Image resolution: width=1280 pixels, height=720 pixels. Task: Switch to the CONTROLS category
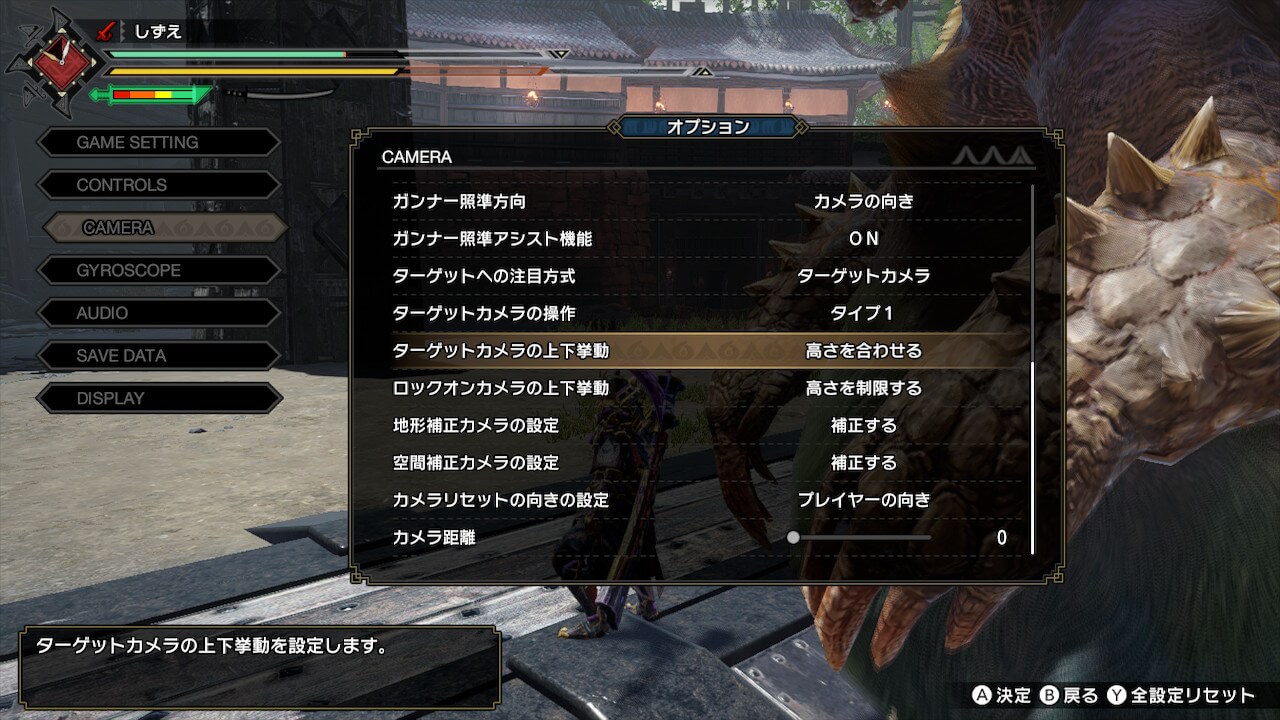(158, 185)
